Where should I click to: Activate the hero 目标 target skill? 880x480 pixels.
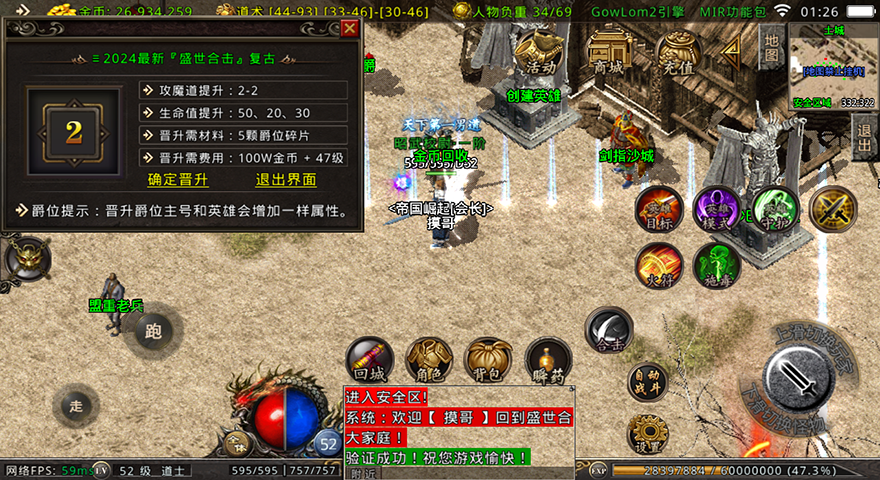tap(659, 210)
